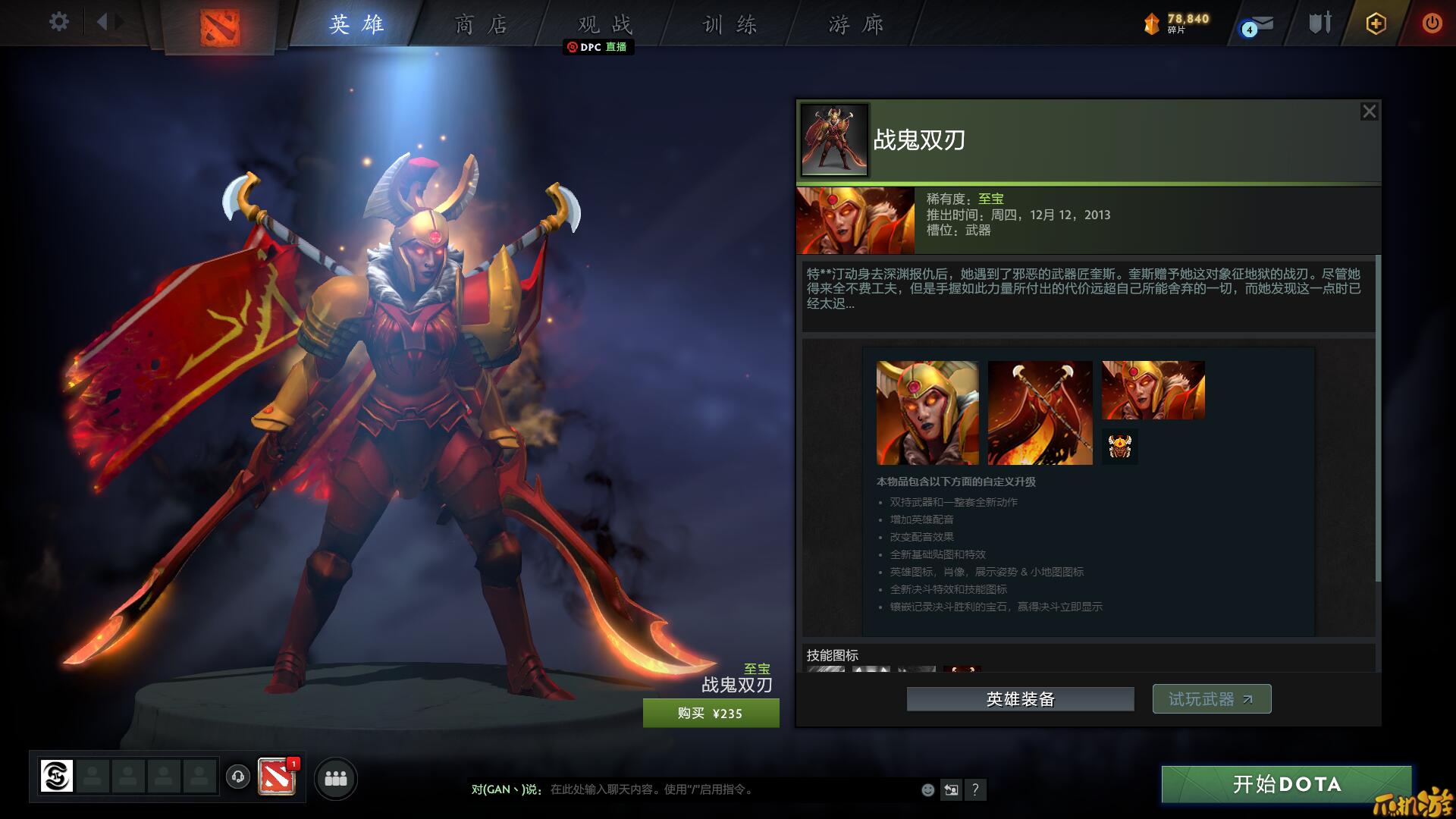Click the gold plus subscription icon
The image size is (1456, 819).
(1376, 24)
